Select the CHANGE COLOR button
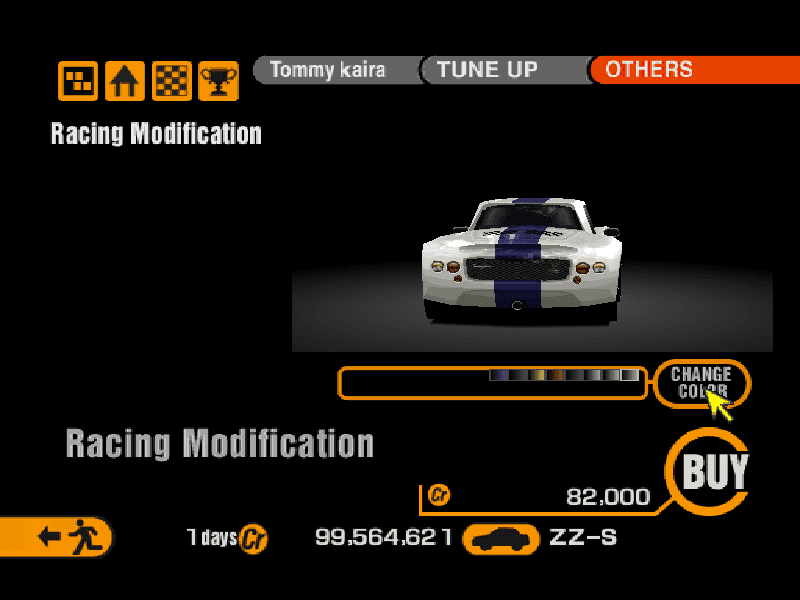 [x=700, y=382]
